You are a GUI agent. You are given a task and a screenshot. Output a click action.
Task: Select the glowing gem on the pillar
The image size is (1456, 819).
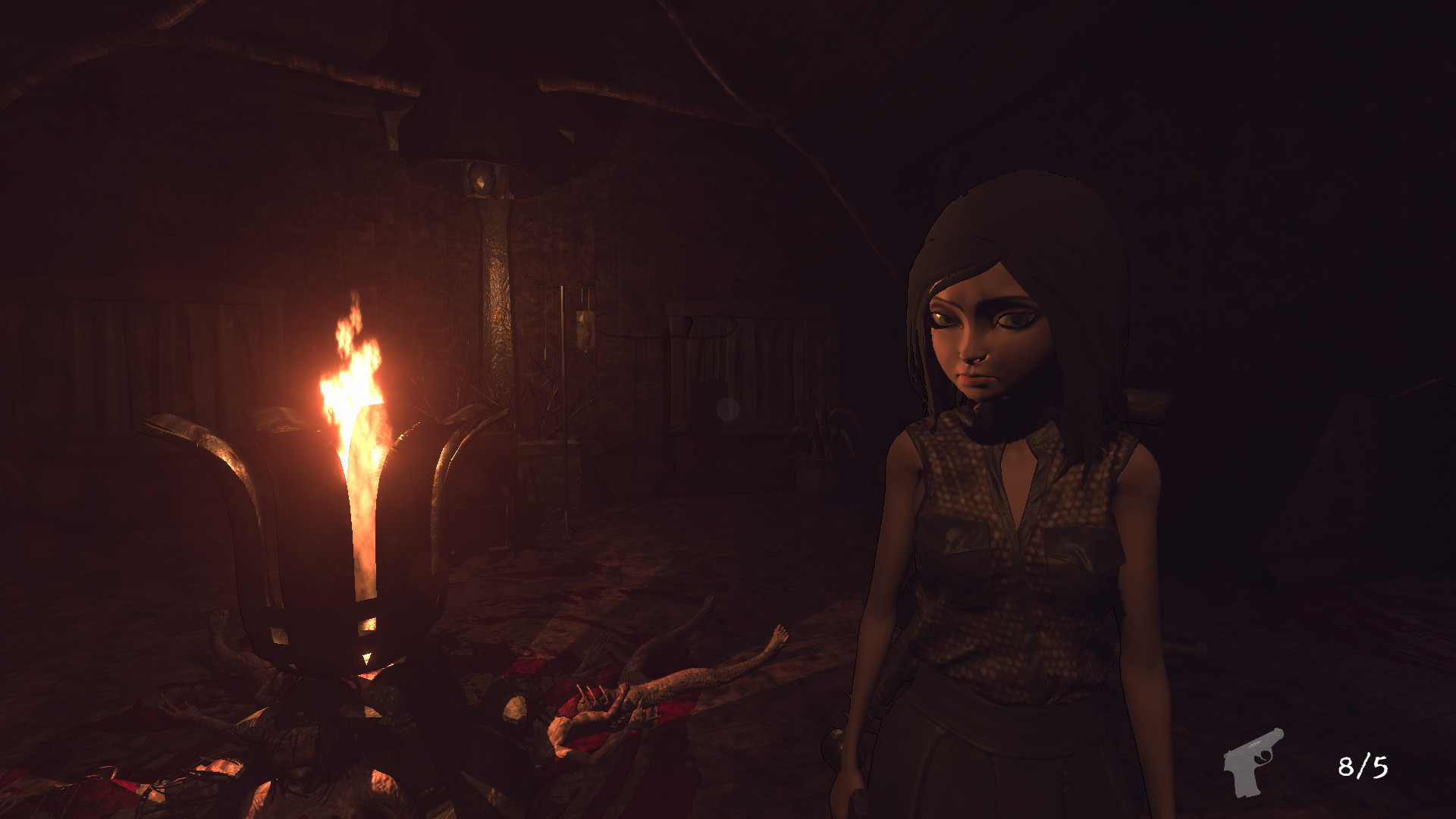click(482, 180)
